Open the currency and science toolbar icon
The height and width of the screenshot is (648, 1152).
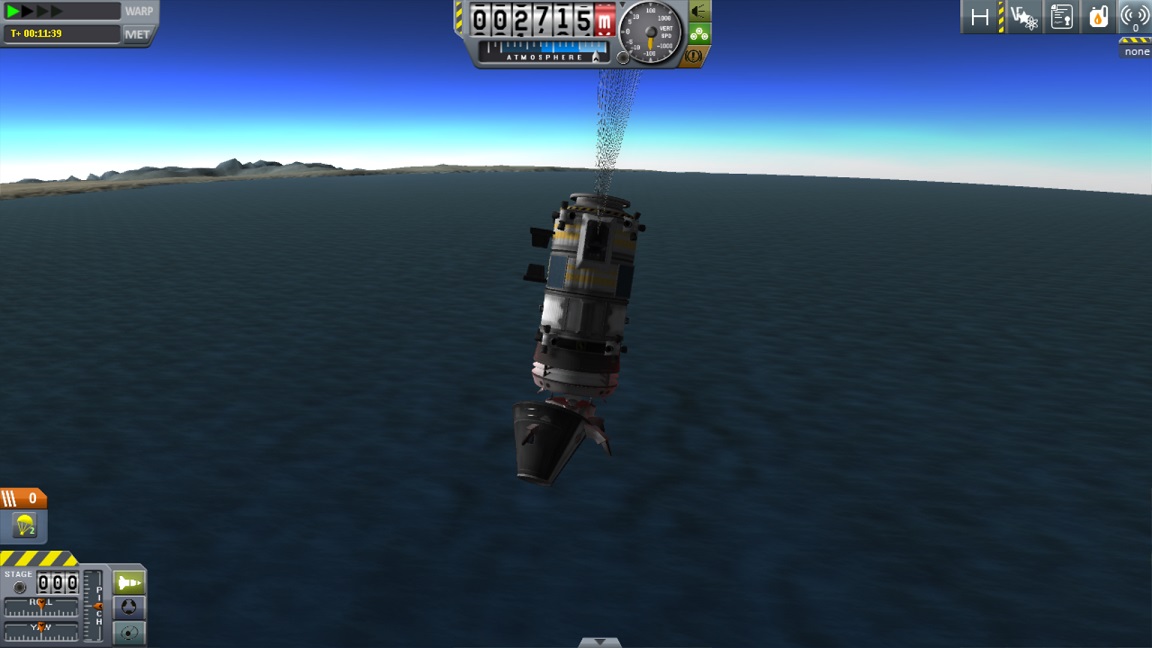[1024, 17]
